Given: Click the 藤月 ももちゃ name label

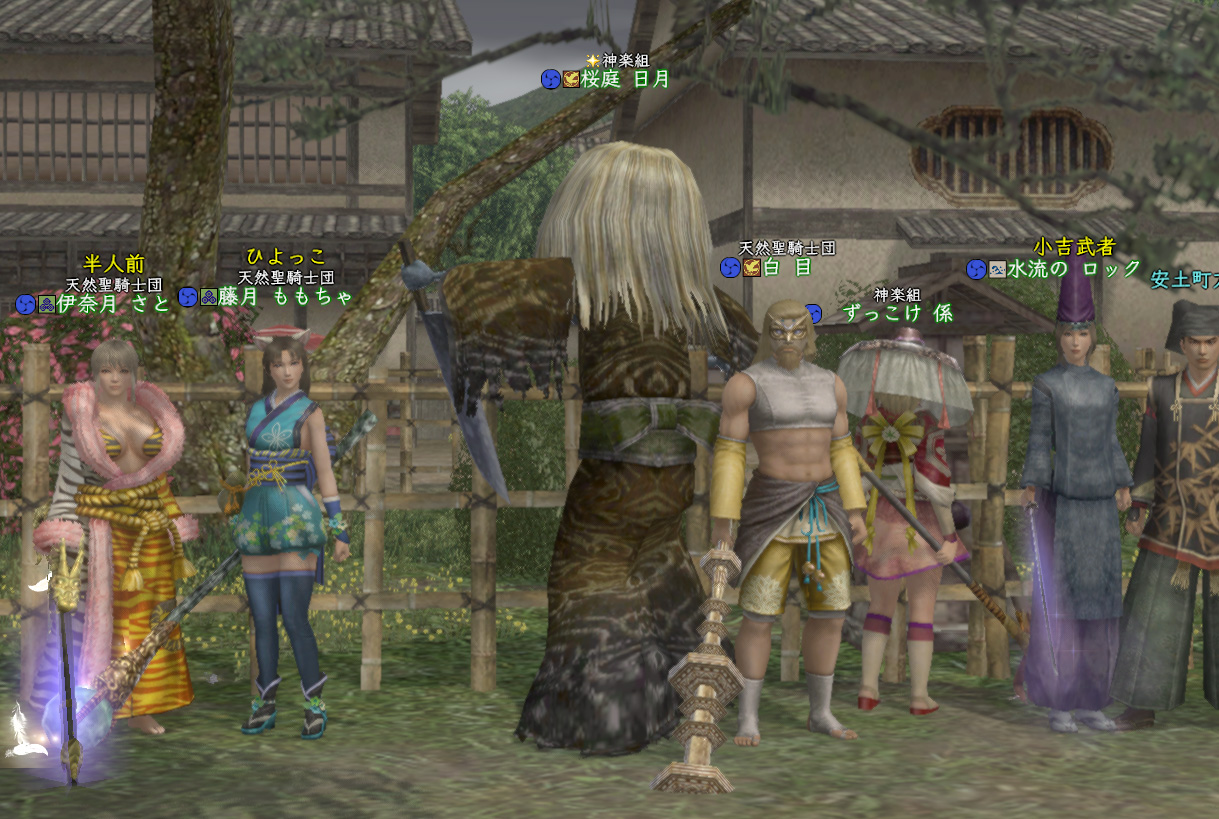Looking at the screenshot, I should pyautogui.click(x=286, y=296).
